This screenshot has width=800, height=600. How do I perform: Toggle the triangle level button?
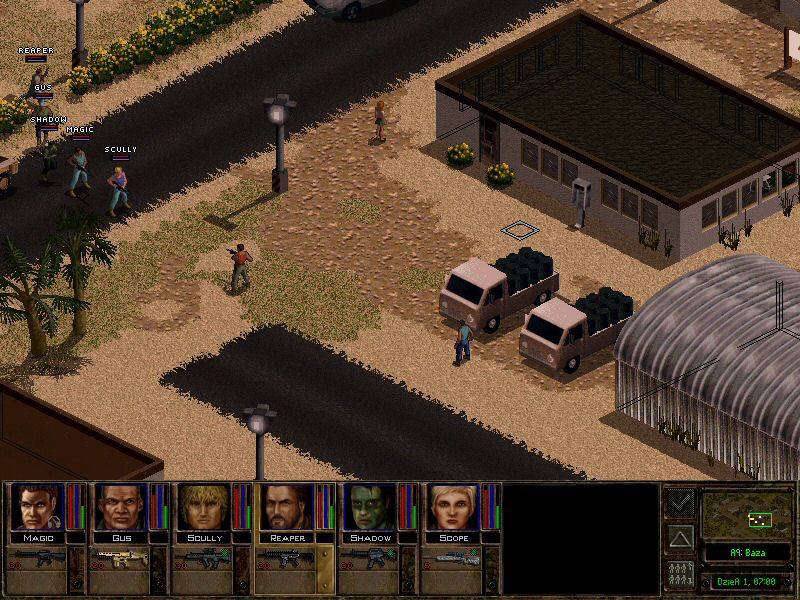coord(680,538)
